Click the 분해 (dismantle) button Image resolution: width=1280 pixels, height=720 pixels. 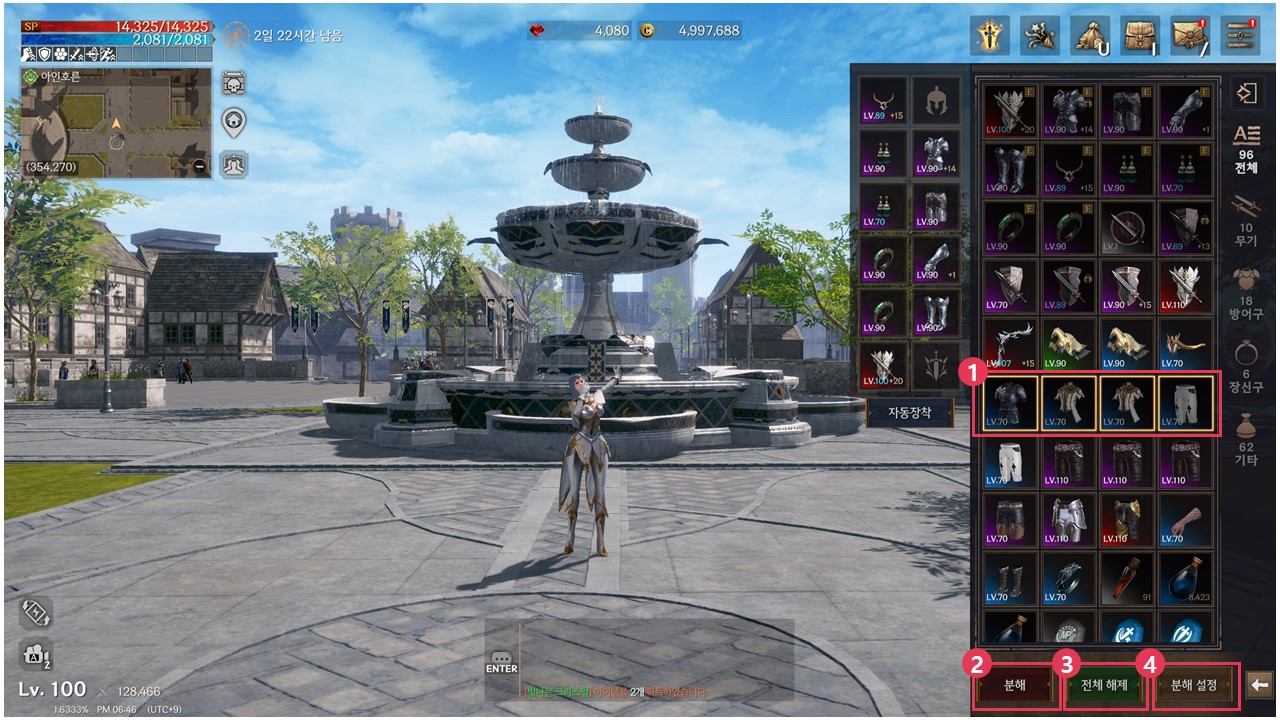click(1015, 686)
